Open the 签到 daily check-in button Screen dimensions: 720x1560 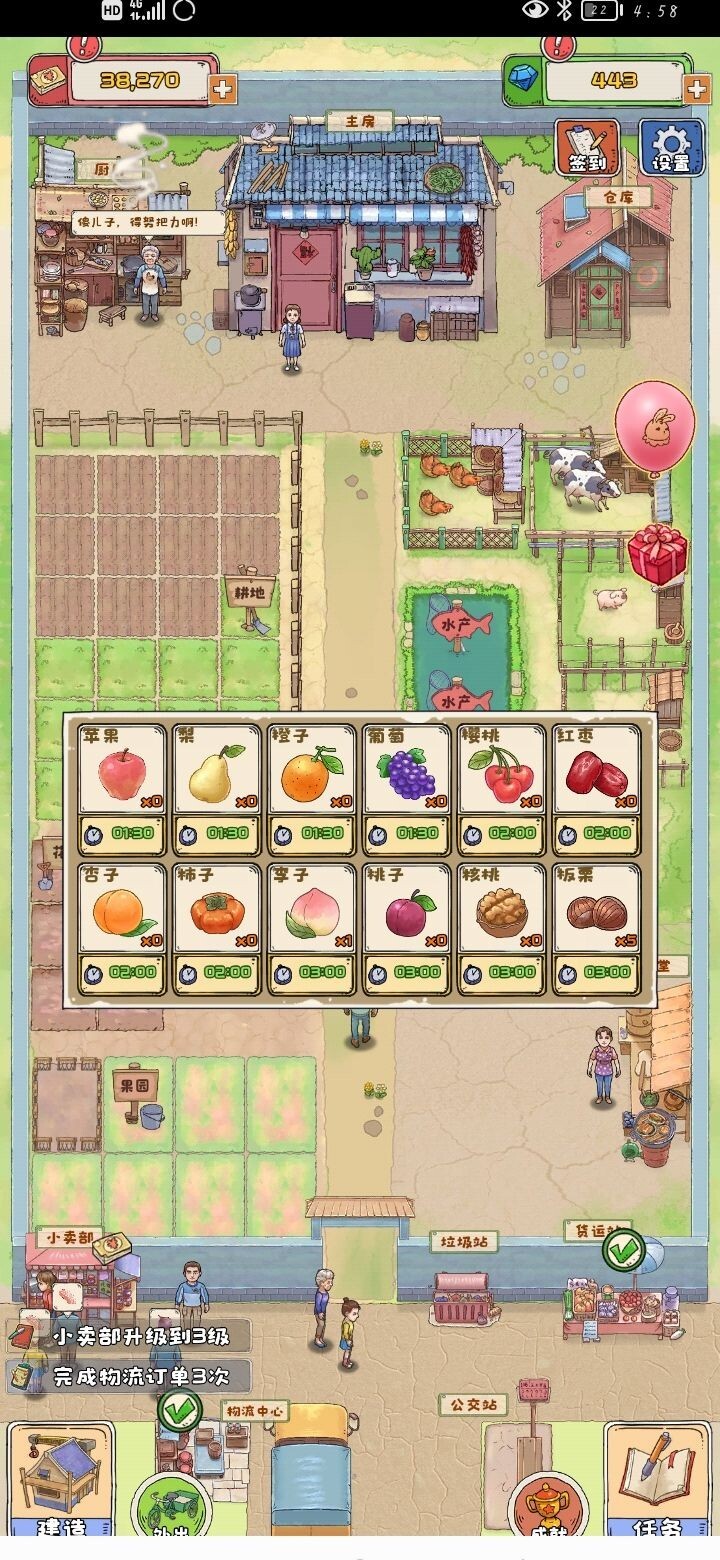coord(587,148)
